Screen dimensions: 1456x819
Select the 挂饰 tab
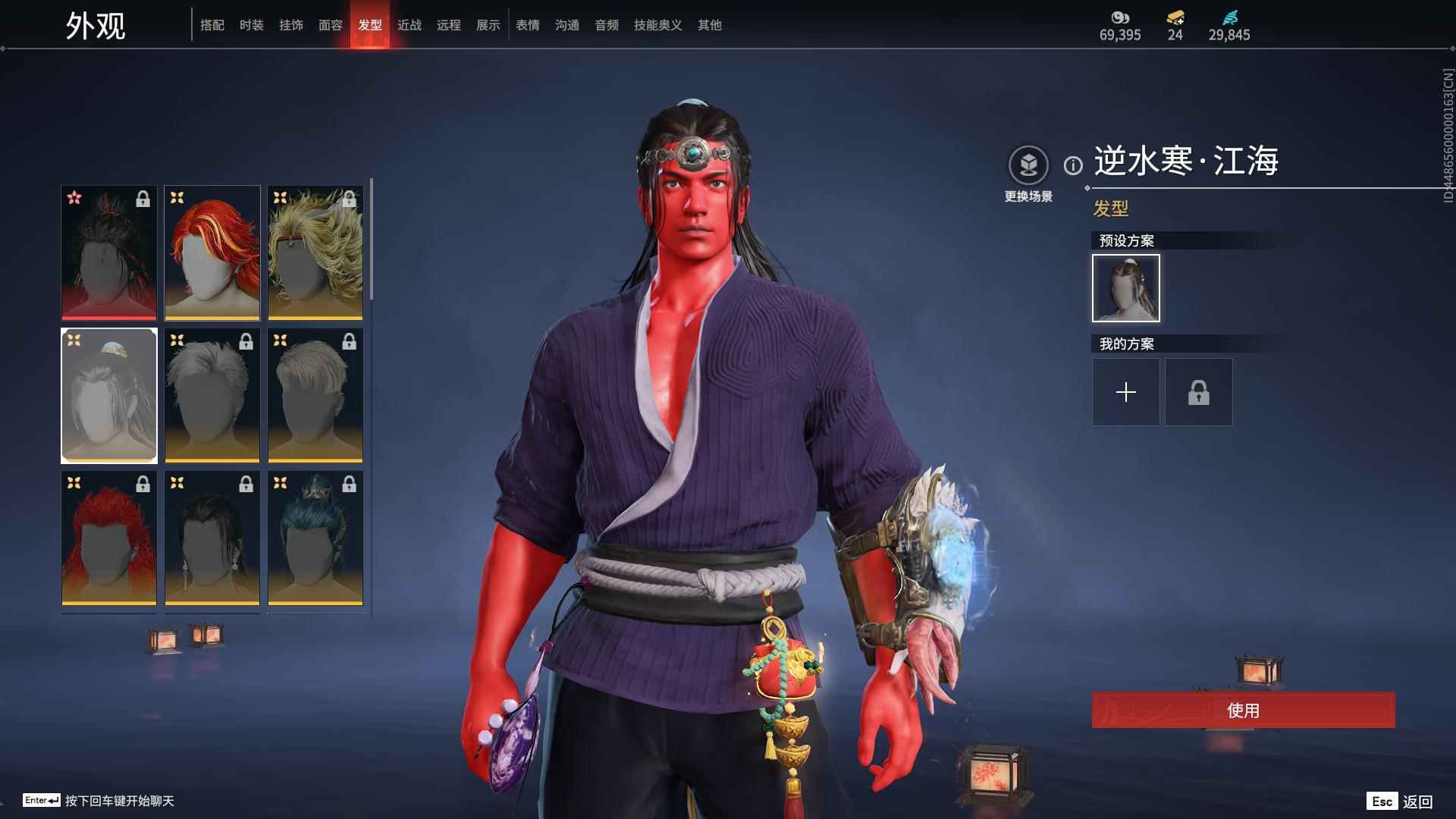291,25
